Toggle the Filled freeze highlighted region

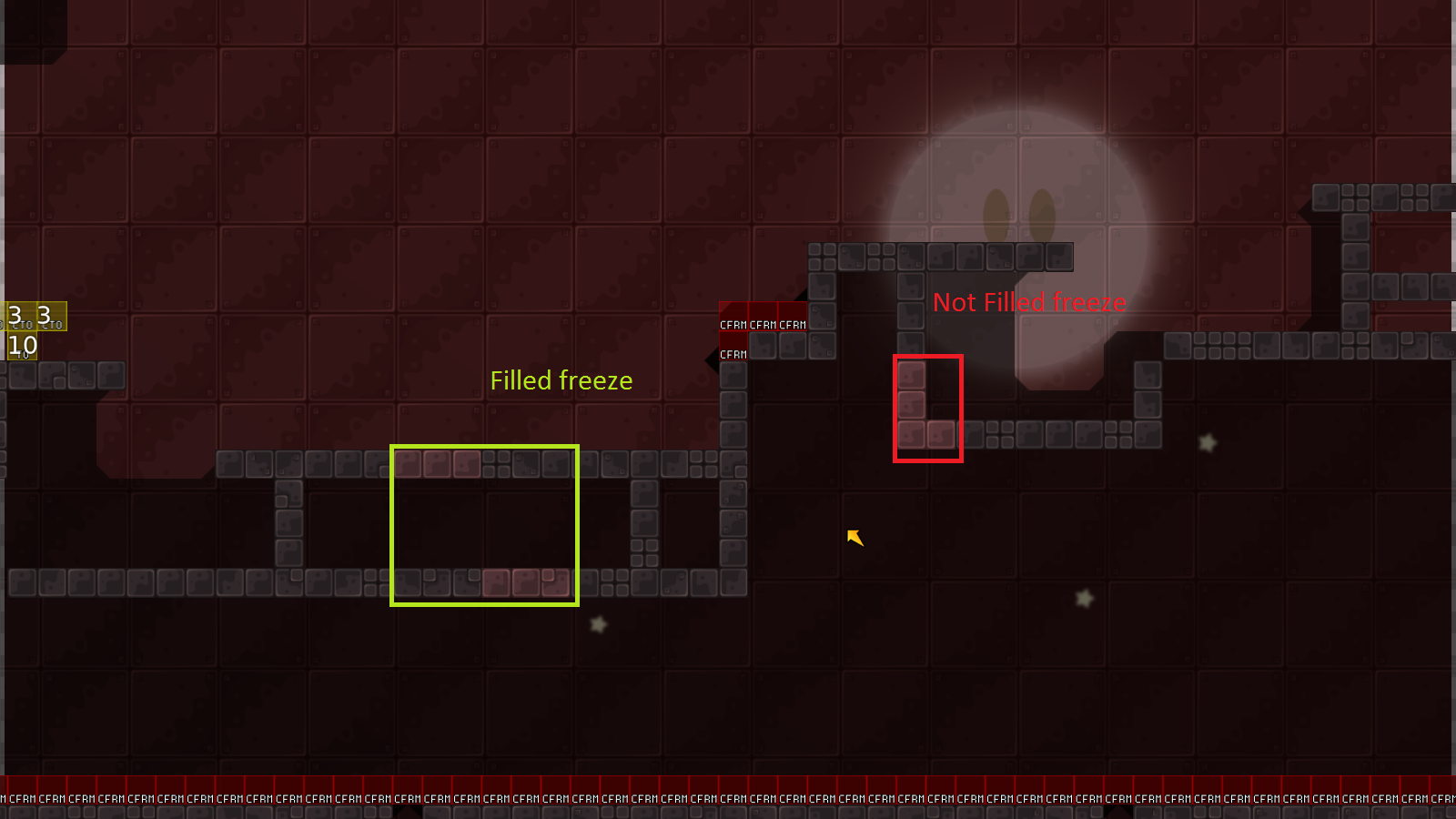484,524
